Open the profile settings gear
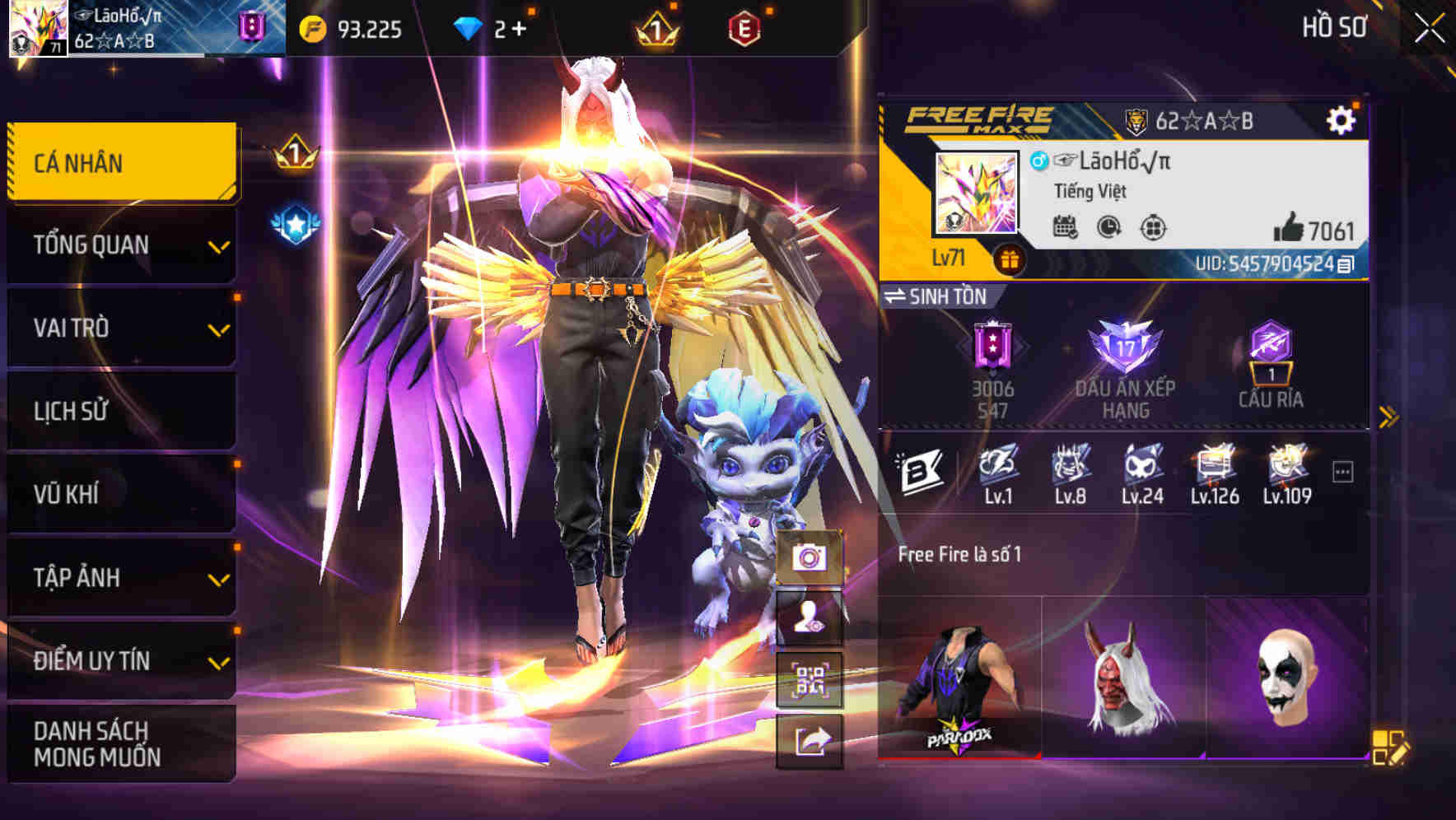Image resolution: width=1456 pixels, height=820 pixels. tap(1342, 119)
